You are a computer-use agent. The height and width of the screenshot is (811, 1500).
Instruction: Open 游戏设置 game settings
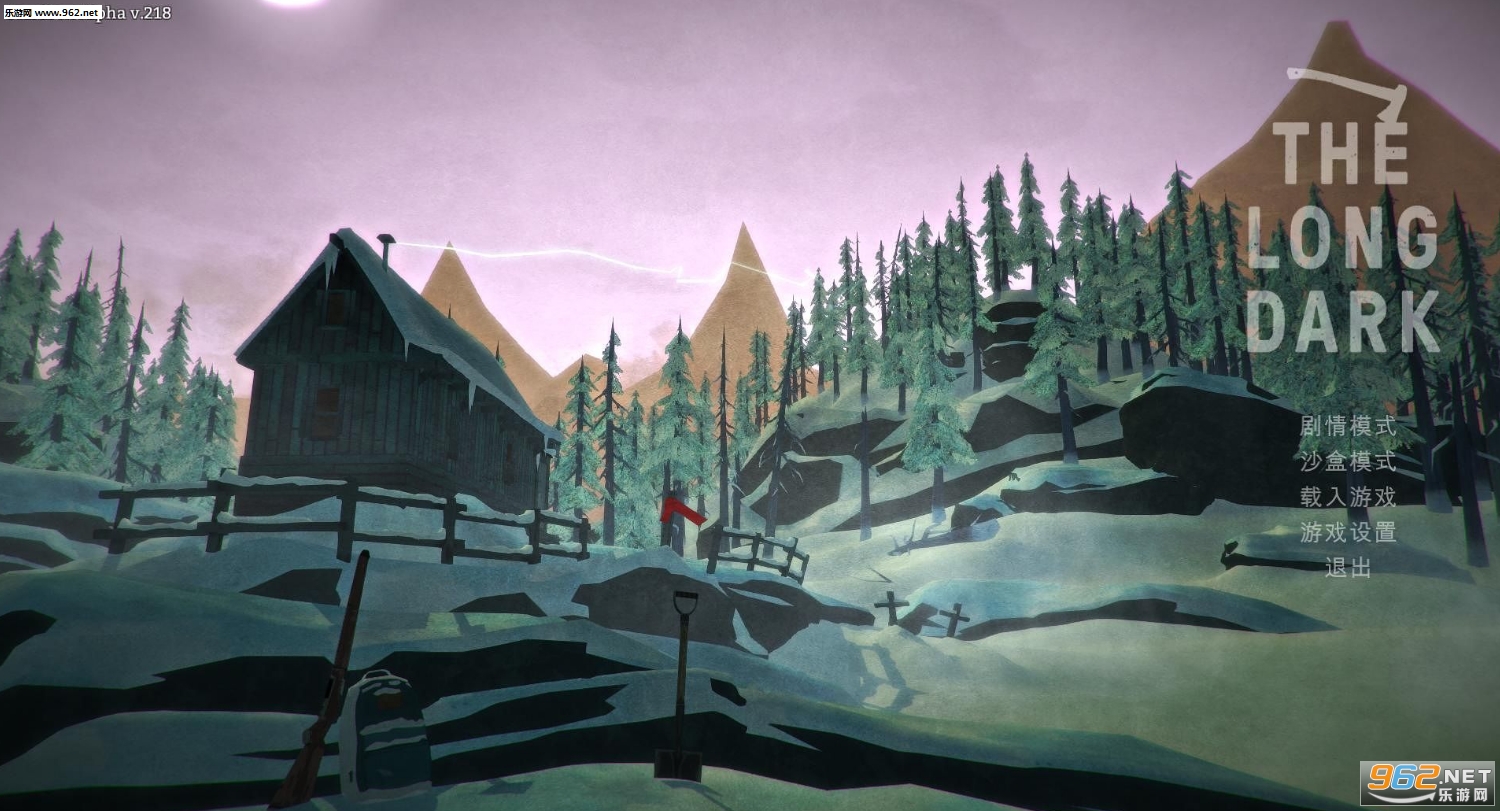pos(1347,532)
